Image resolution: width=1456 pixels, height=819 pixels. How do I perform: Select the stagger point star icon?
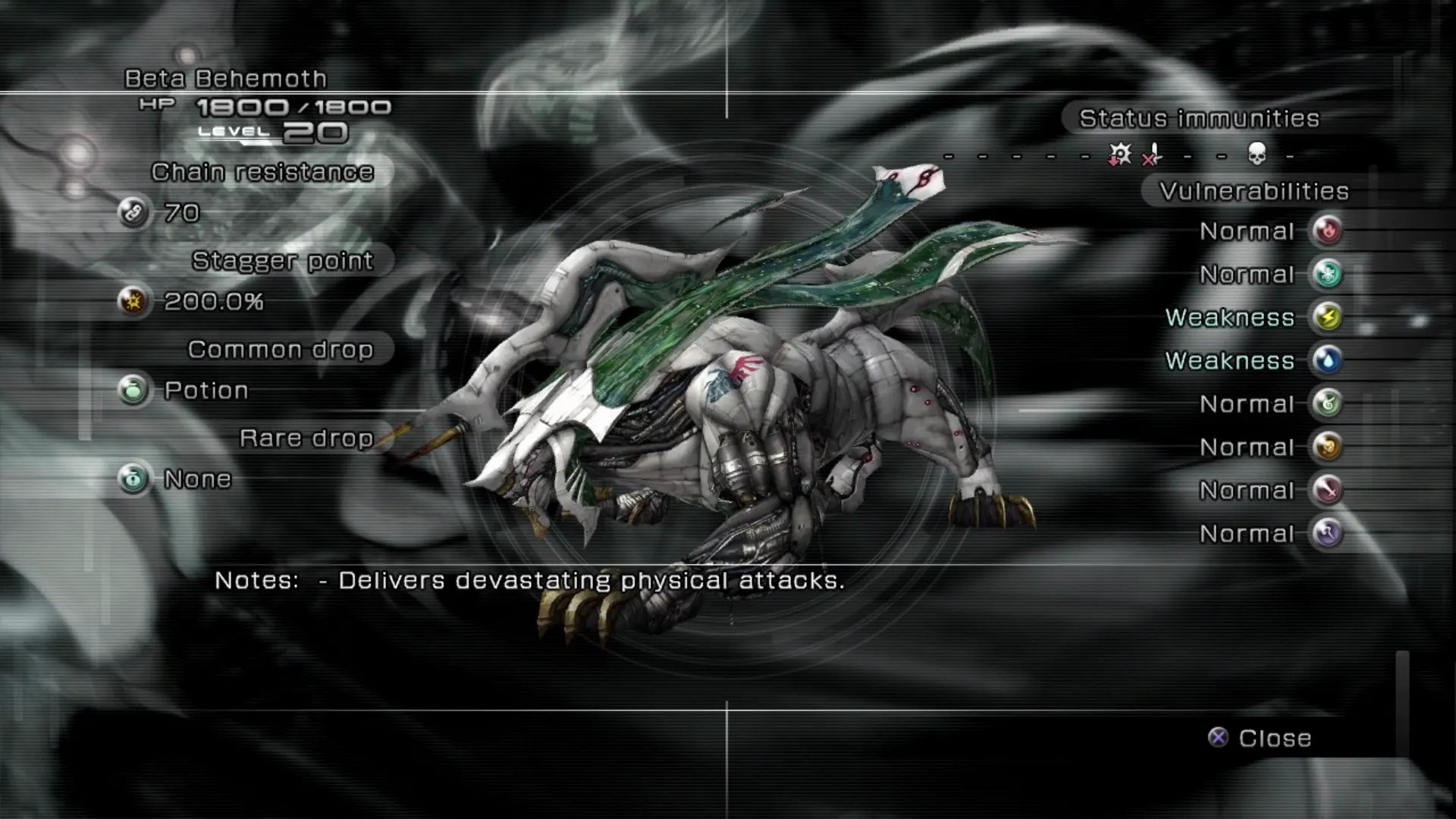click(133, 301)
